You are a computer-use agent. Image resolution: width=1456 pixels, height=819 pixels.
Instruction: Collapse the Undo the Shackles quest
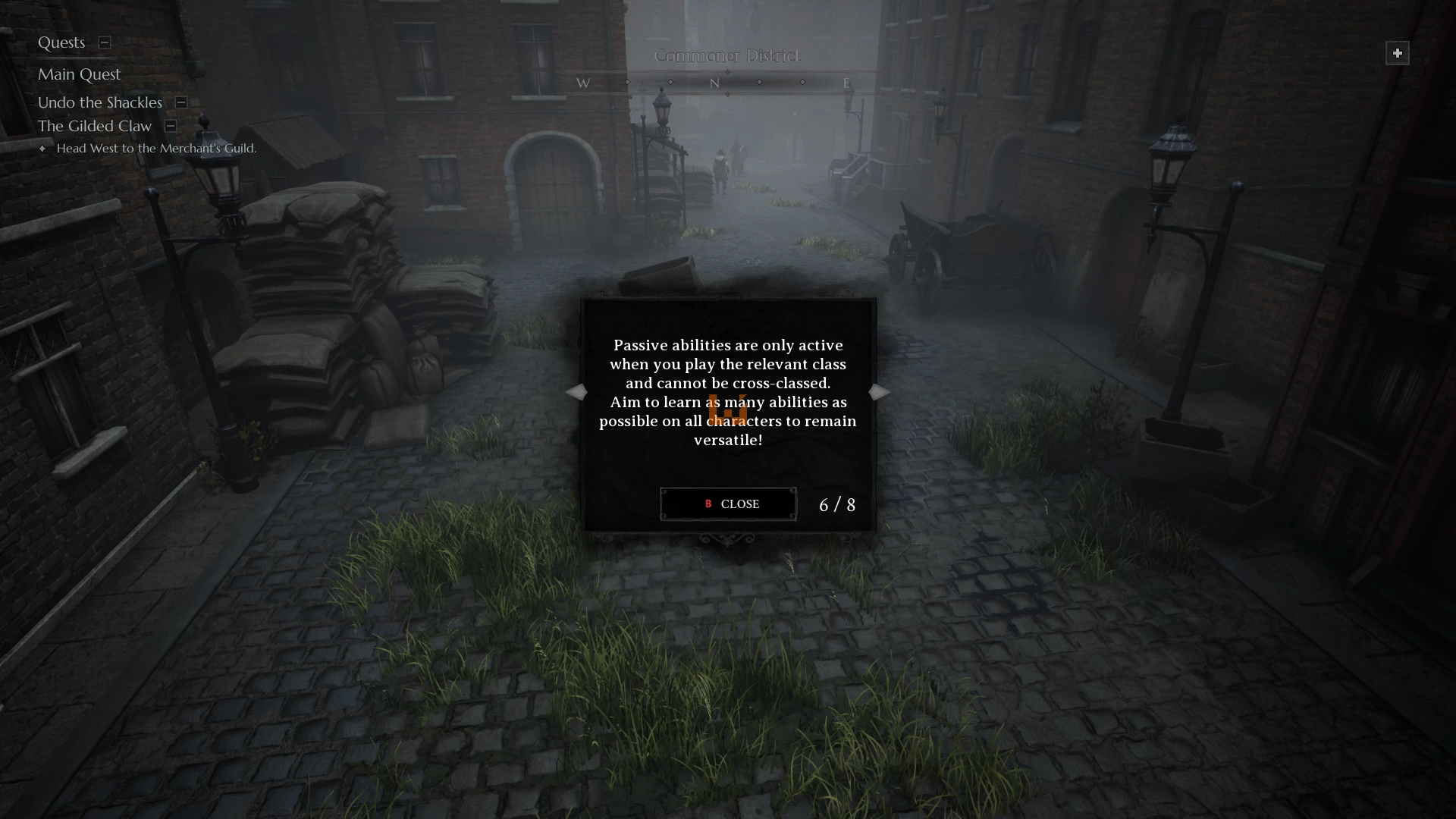coord(181,102)
